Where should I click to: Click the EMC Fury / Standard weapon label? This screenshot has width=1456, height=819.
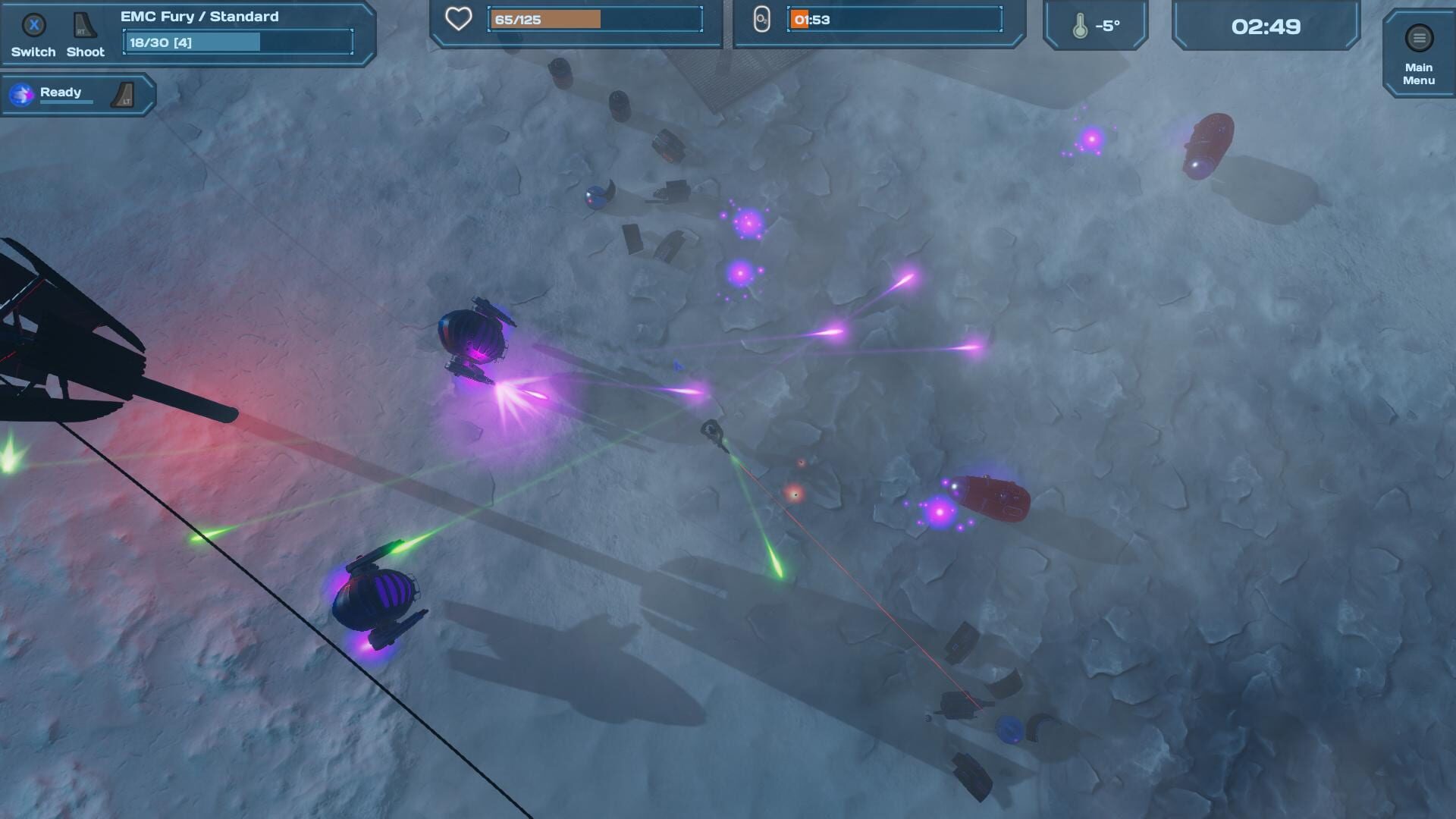coord(199,15)
